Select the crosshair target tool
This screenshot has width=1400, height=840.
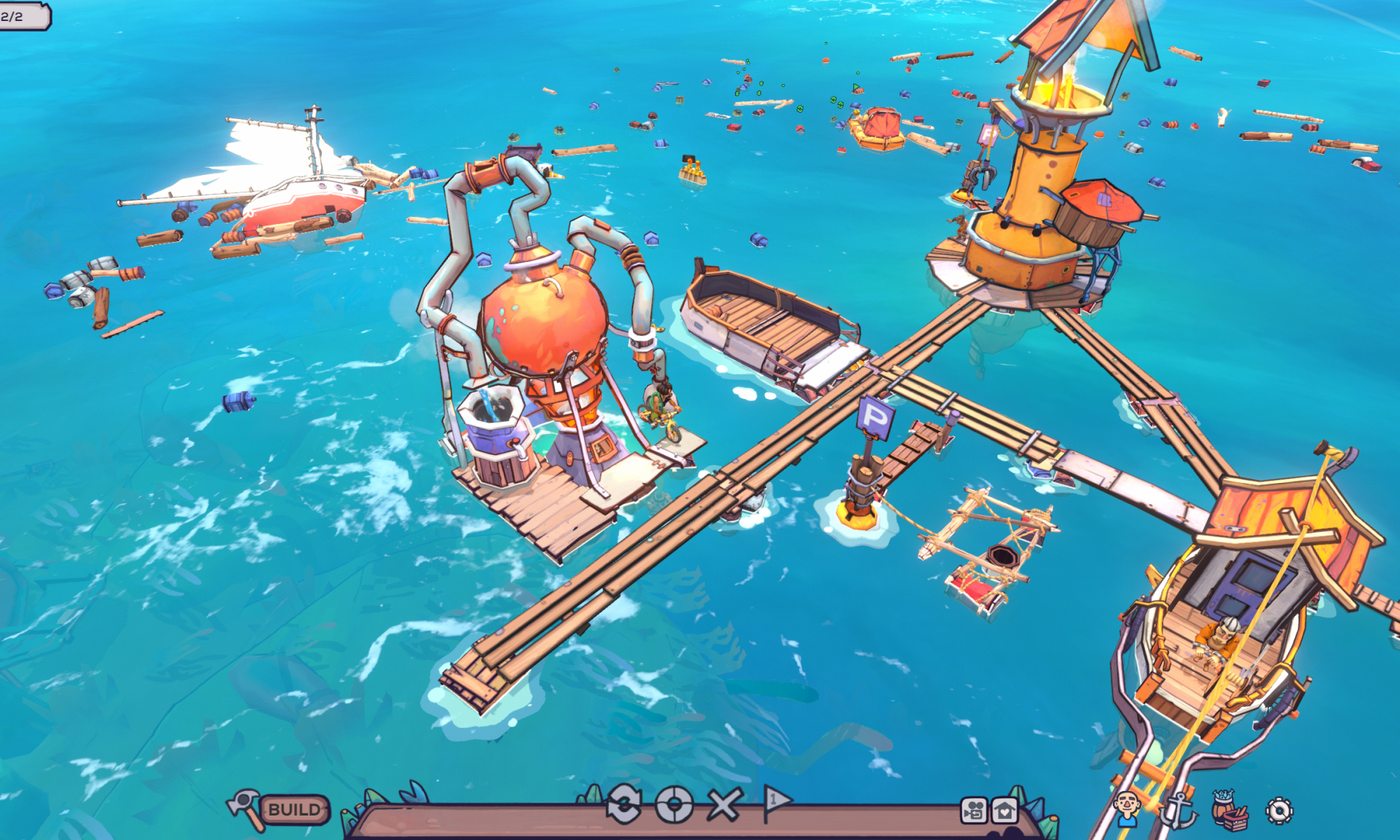pyautogui.click(x=674, y=805)
